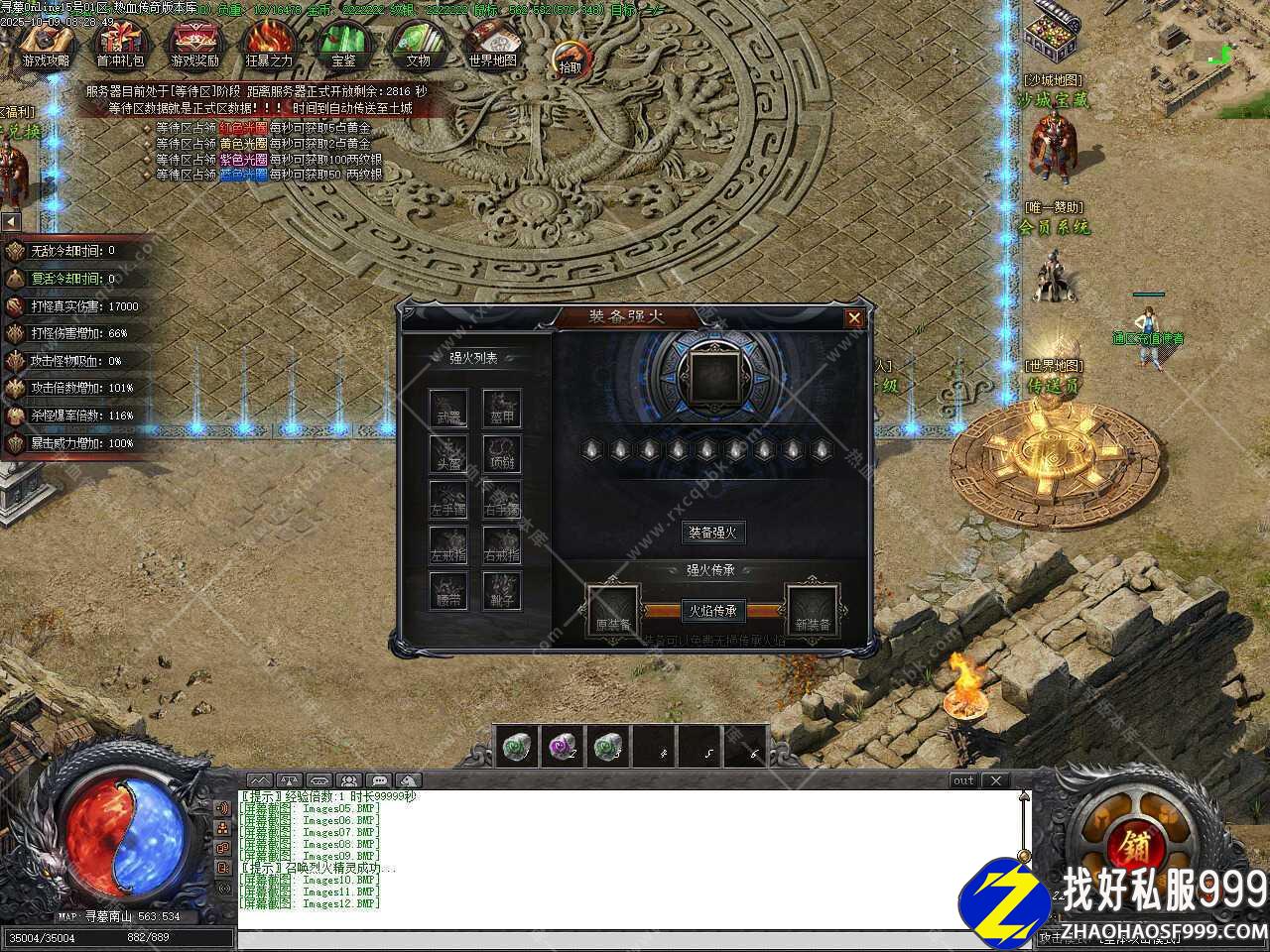Select the 盔甲 armor slot
The width and height of the screenshot is (1270, 952).
point(502,408)
